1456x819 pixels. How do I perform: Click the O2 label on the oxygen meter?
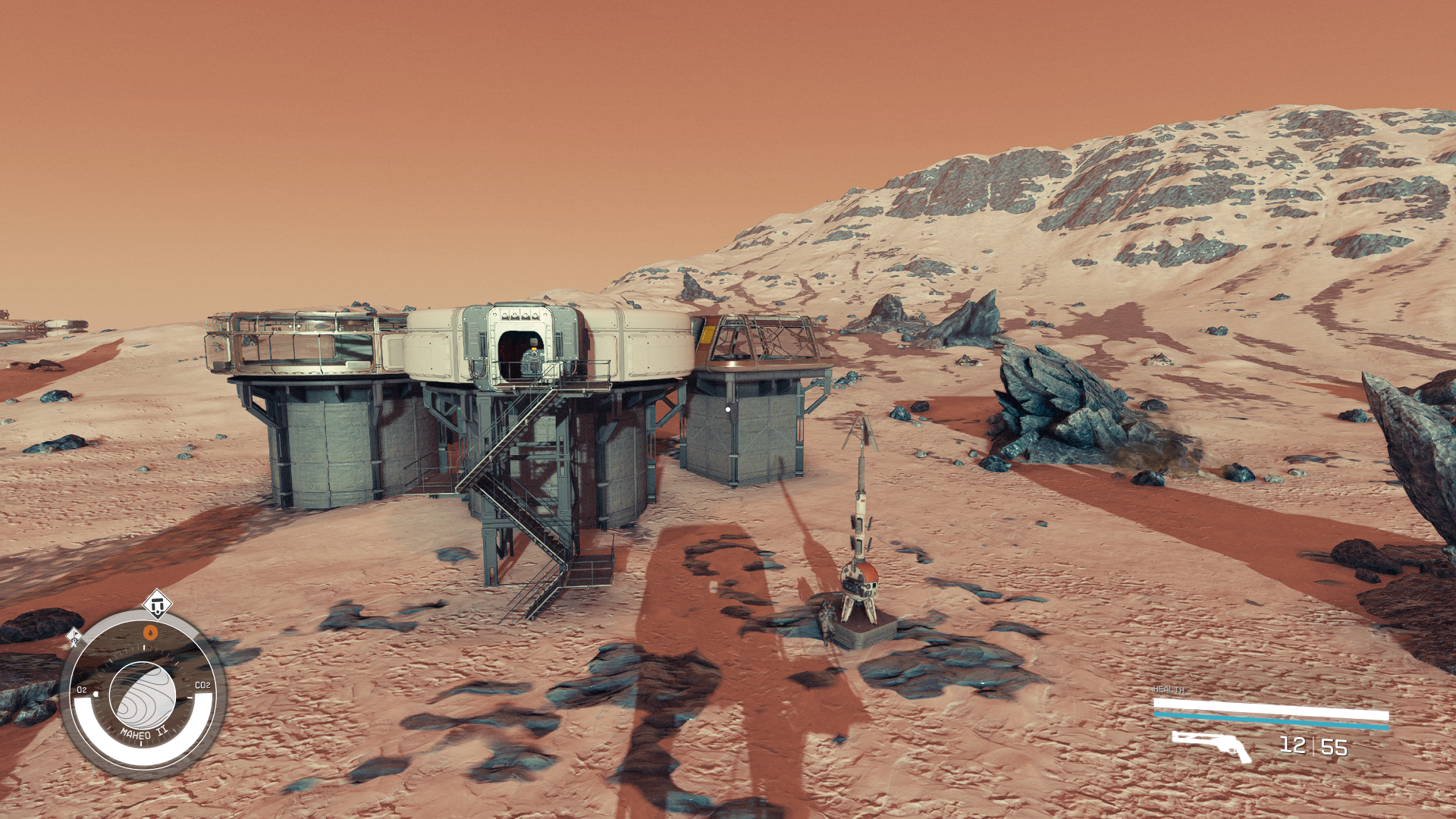(x=82, y=689)
